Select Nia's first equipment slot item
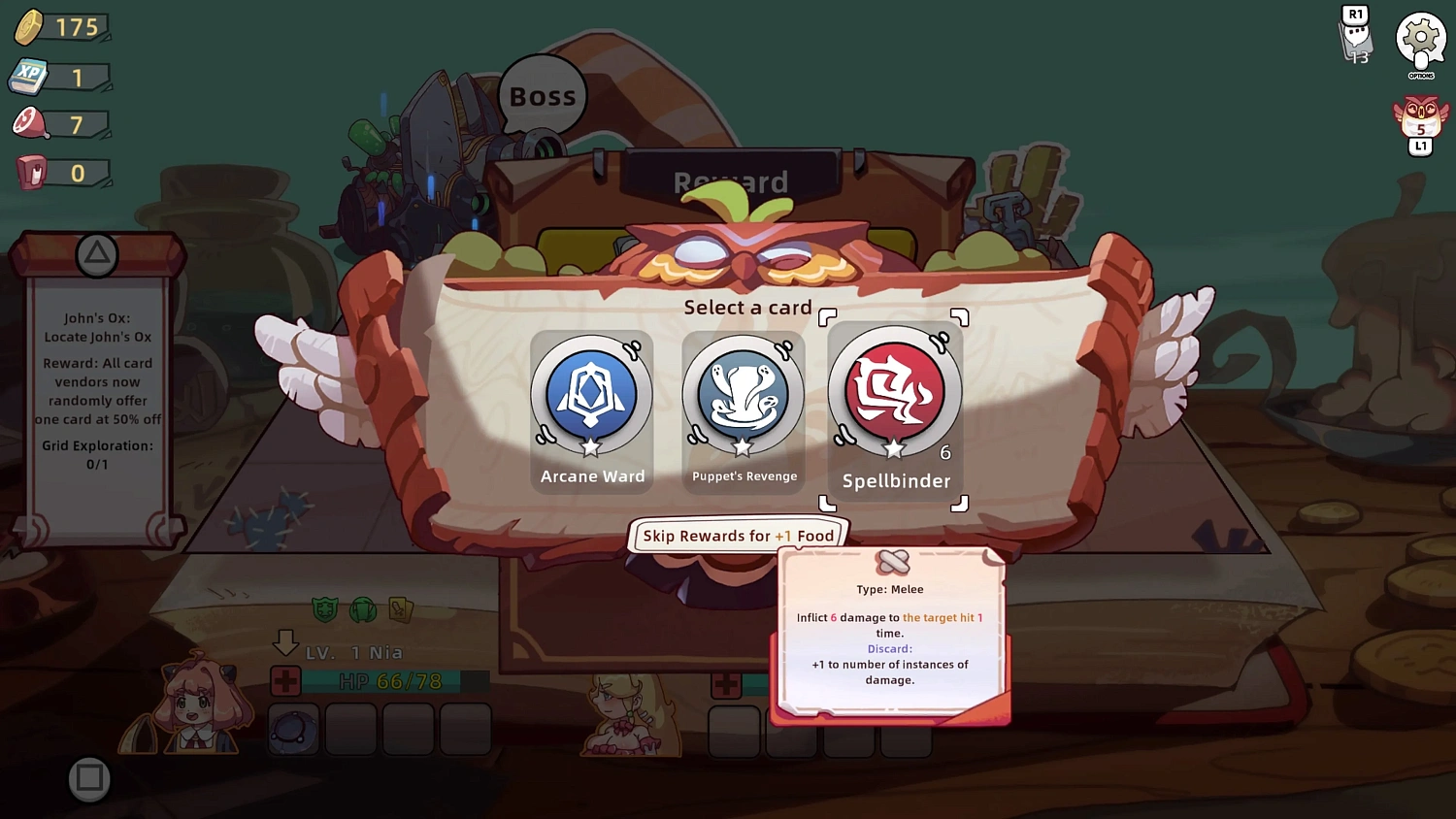 (293, 729)
